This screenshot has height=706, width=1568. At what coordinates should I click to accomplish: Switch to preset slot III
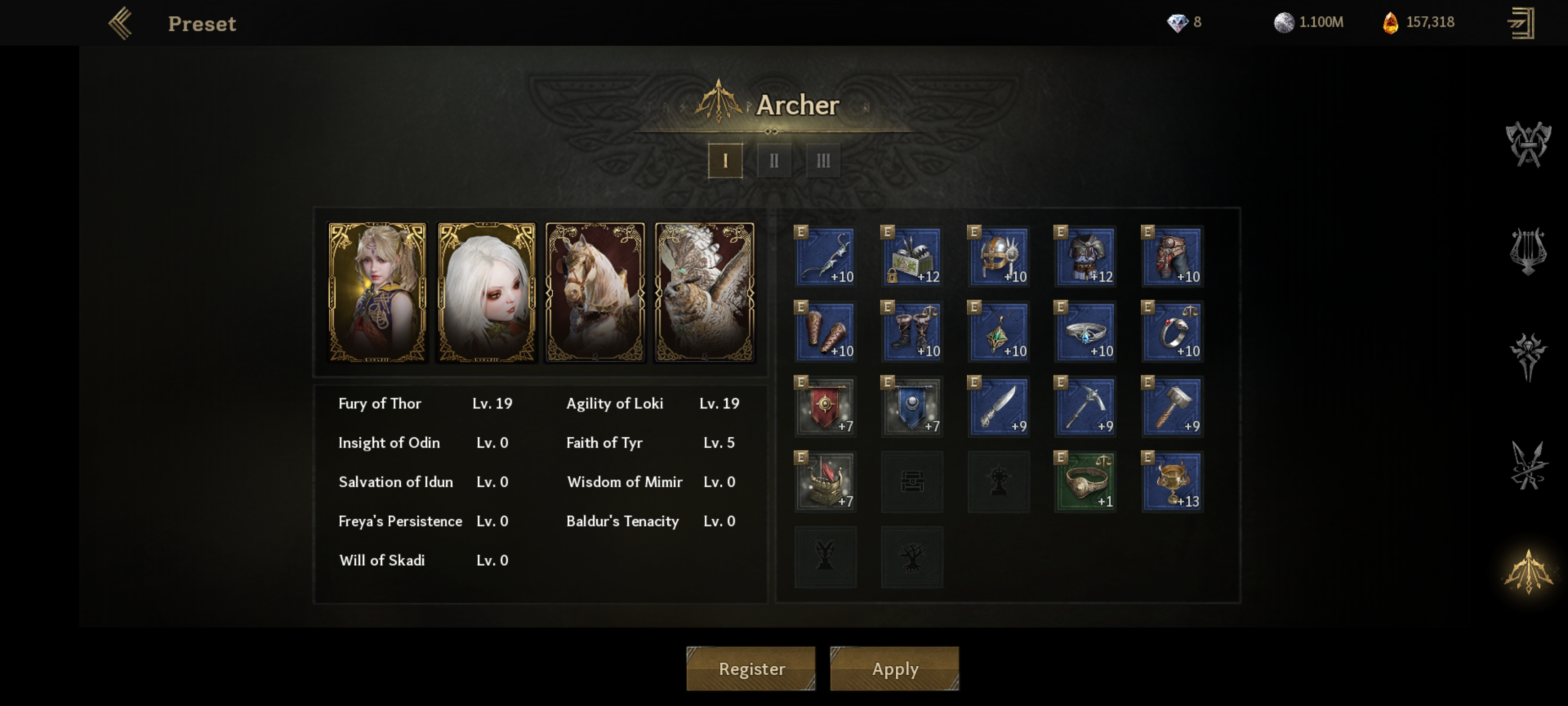click(823, 161)
